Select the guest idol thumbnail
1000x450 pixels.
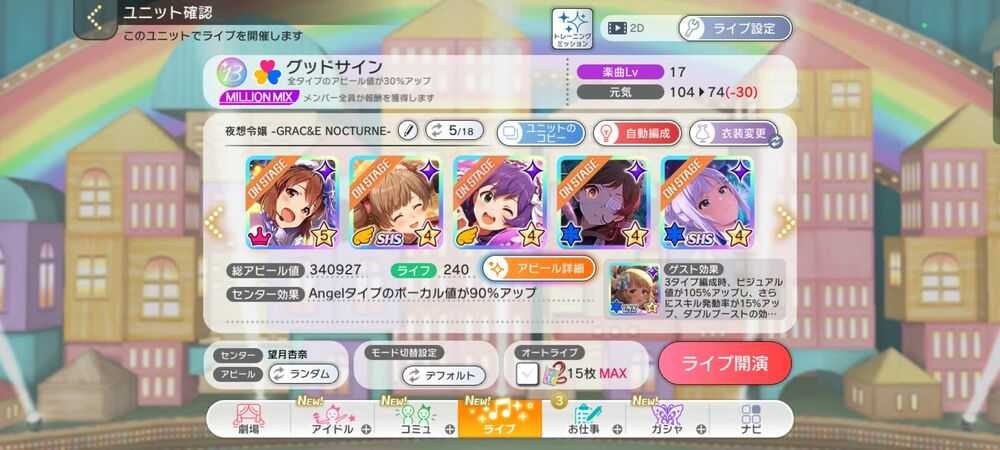pyautogui.click(x=633, y=290)
